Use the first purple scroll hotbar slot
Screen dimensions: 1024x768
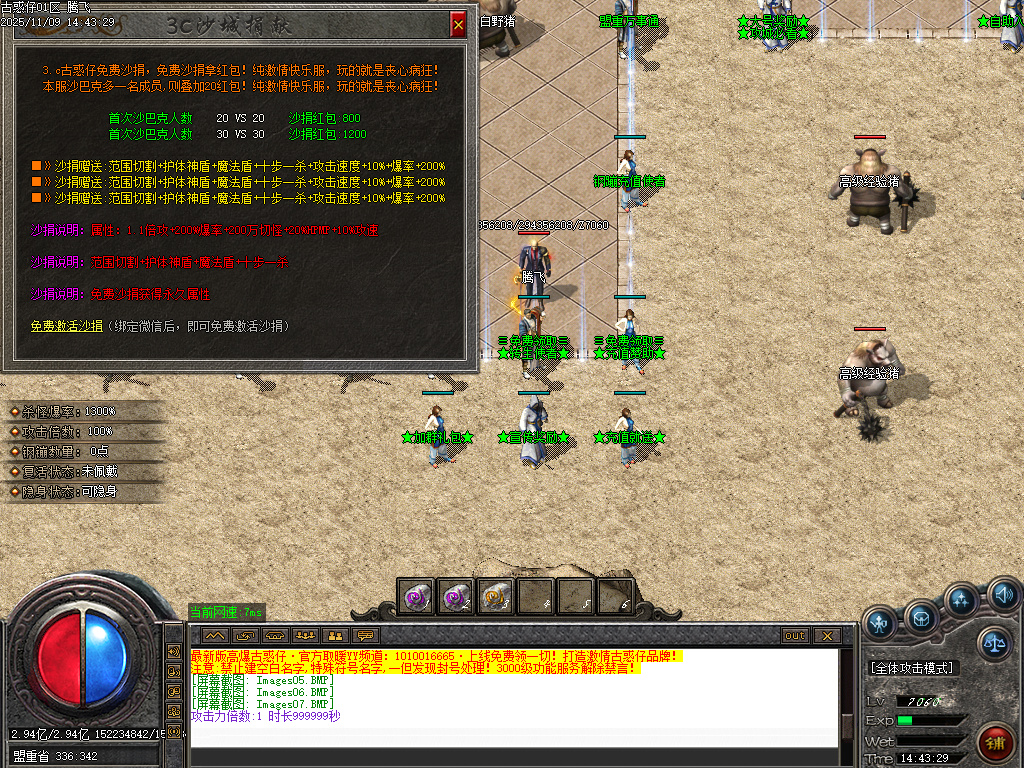pos(415,596)
